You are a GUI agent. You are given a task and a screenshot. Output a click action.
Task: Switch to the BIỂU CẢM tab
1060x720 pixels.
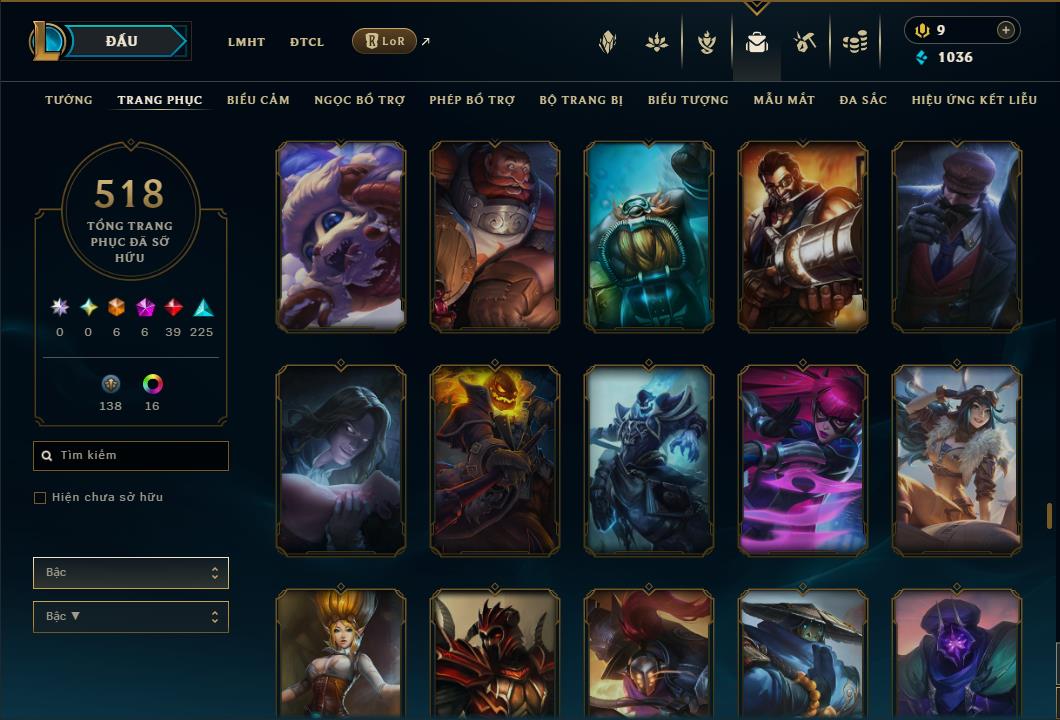coord(258,100)
